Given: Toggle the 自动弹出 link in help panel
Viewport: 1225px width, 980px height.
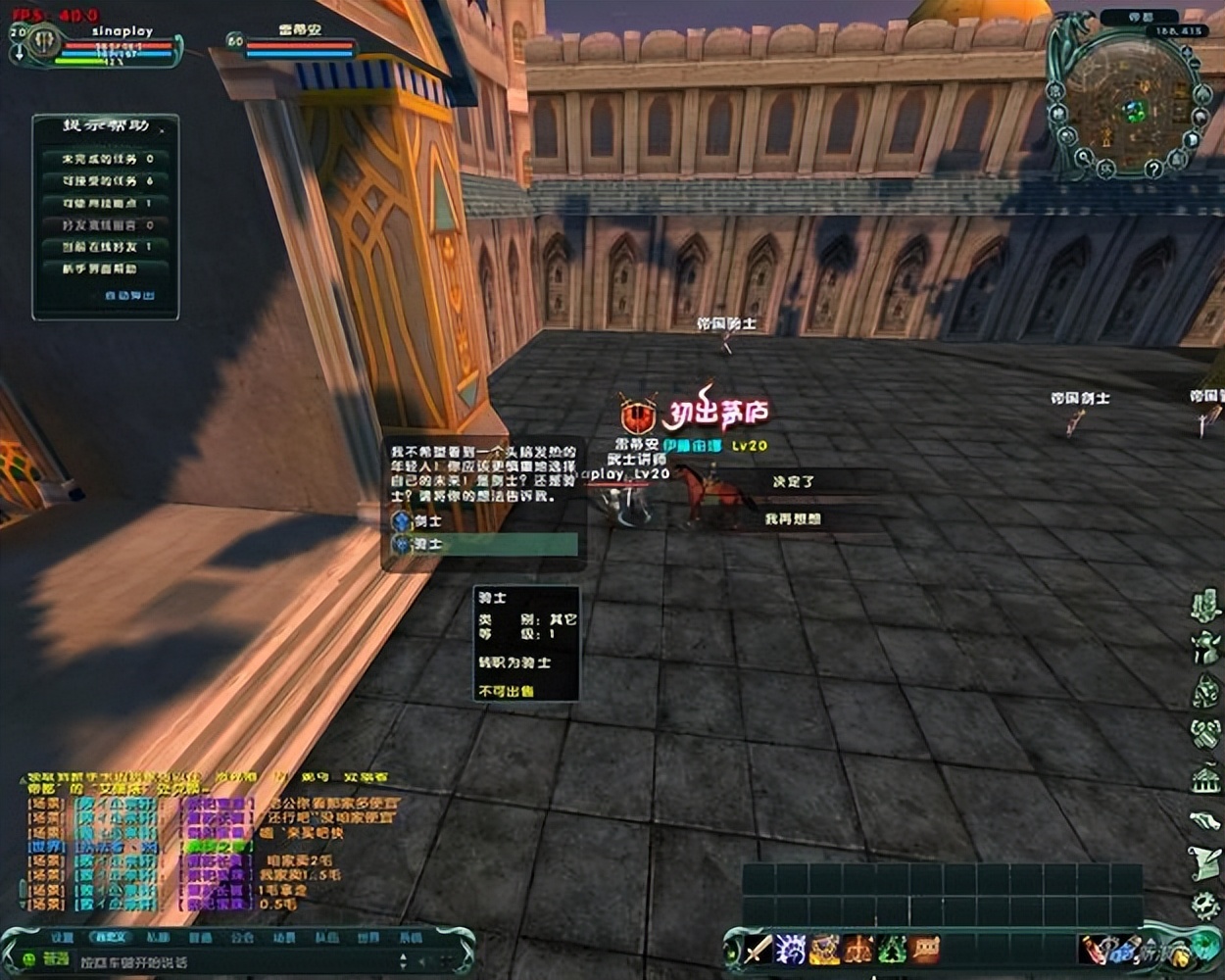Looking at the screenshot, I should pos(129,295).
